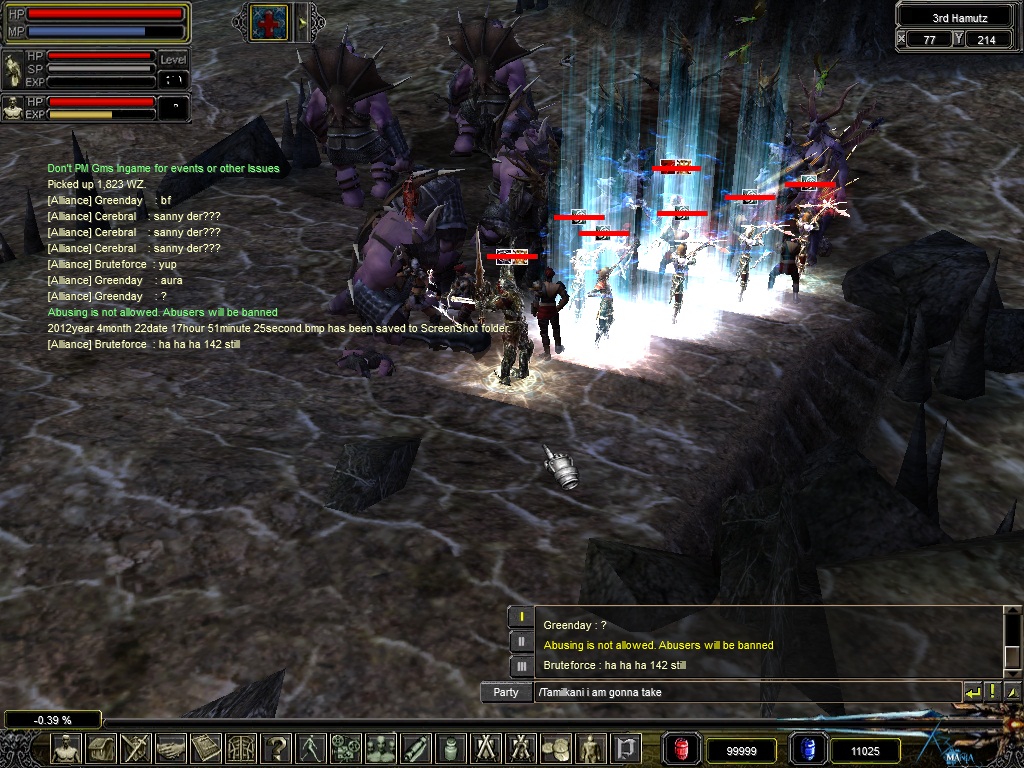This screenshot has height=768, width=1024.
Task: Select the bird pet portrait
Action: coord(13,71)
